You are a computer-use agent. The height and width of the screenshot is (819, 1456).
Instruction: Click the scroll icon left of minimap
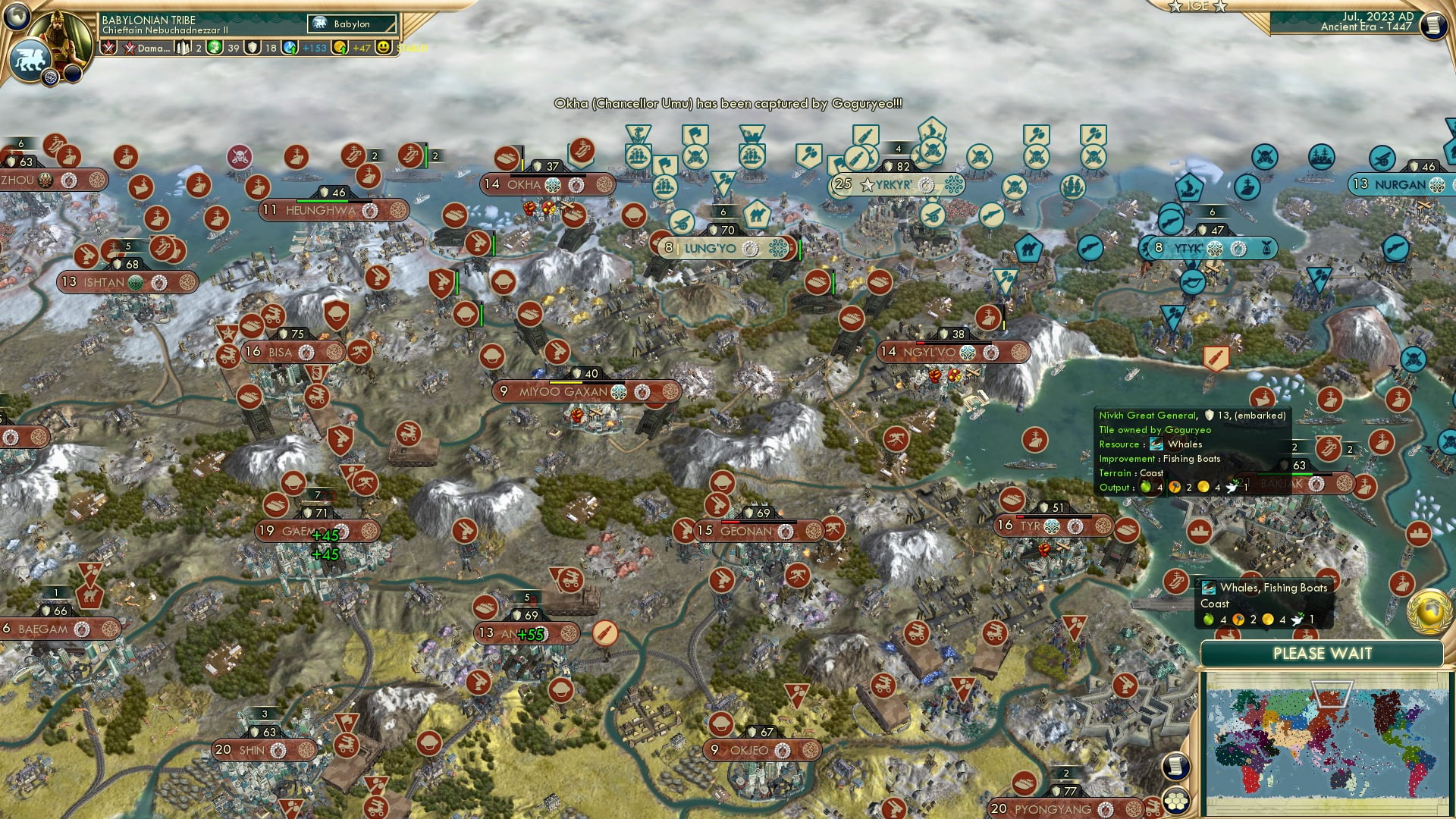pos(1175,767)
